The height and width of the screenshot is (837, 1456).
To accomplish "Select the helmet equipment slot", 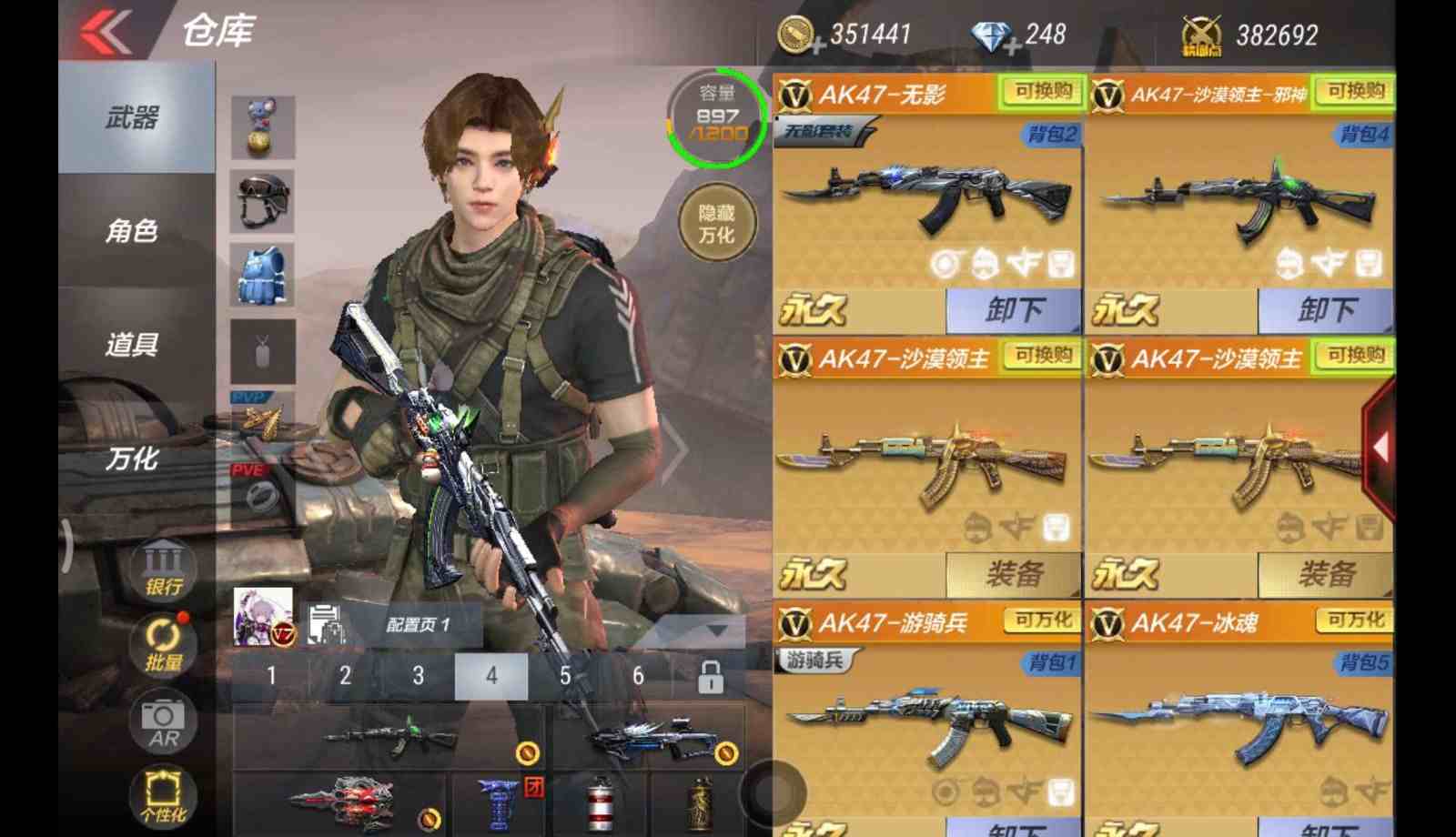I will (263, 201).
